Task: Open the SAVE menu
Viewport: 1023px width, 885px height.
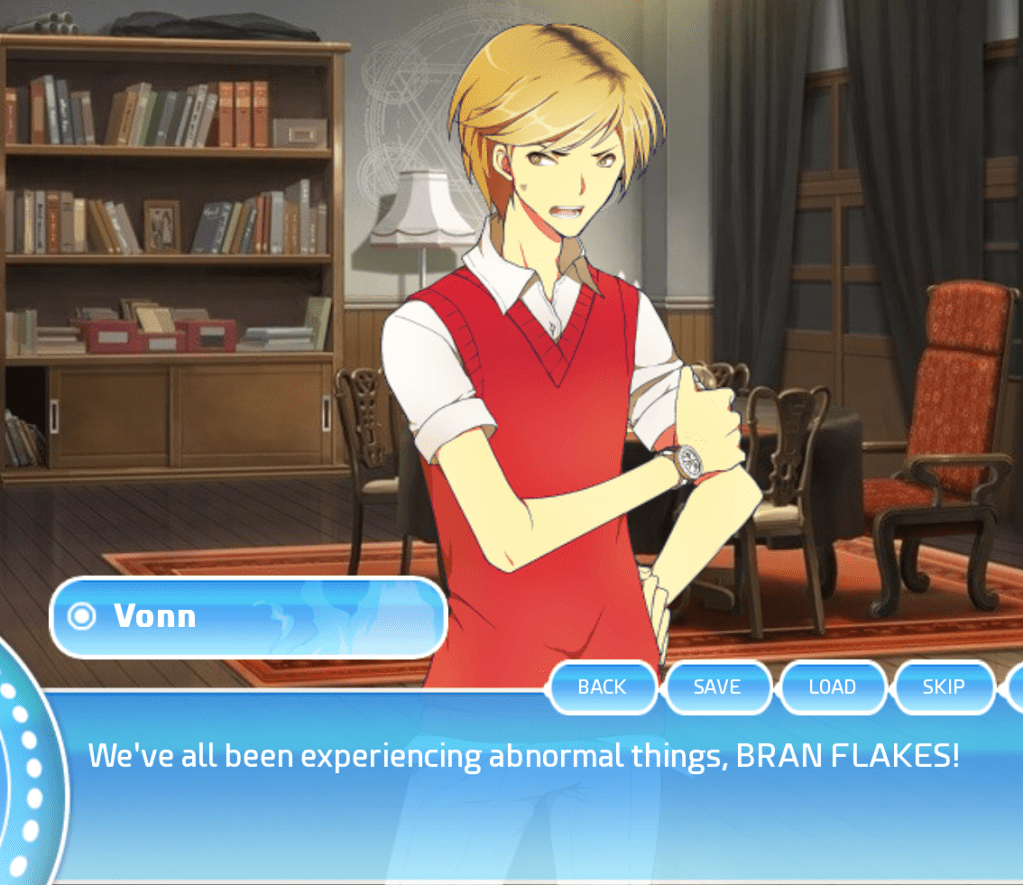Action: click(717, 687)
